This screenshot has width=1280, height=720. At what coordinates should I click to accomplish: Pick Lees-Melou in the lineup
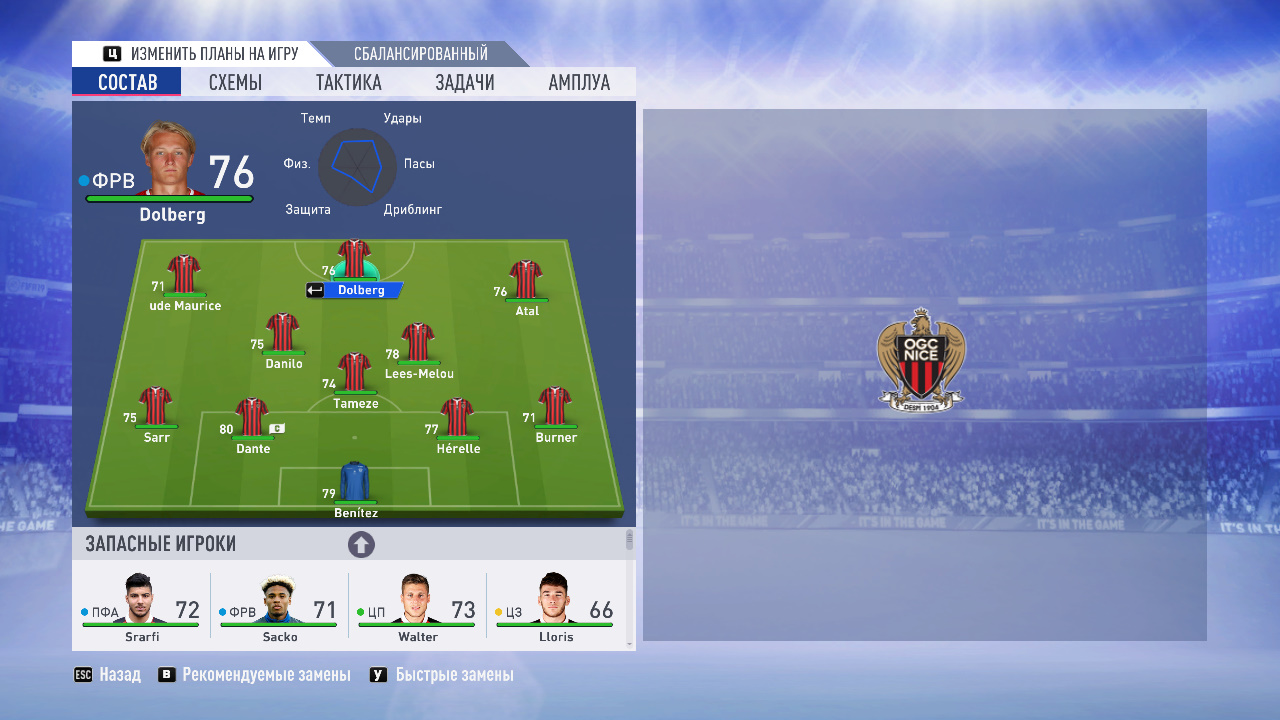pos(417,345)
